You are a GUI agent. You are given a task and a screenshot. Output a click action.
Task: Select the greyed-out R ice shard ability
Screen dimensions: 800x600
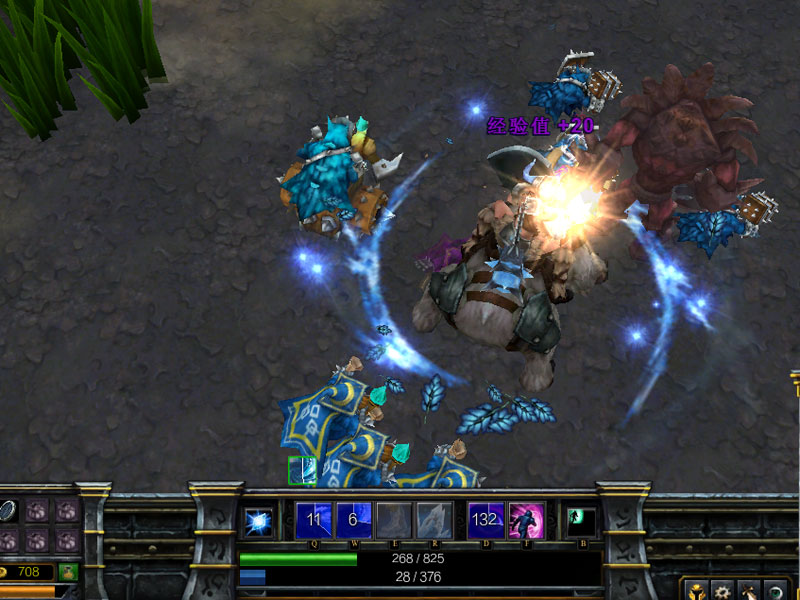click(433, 520)
